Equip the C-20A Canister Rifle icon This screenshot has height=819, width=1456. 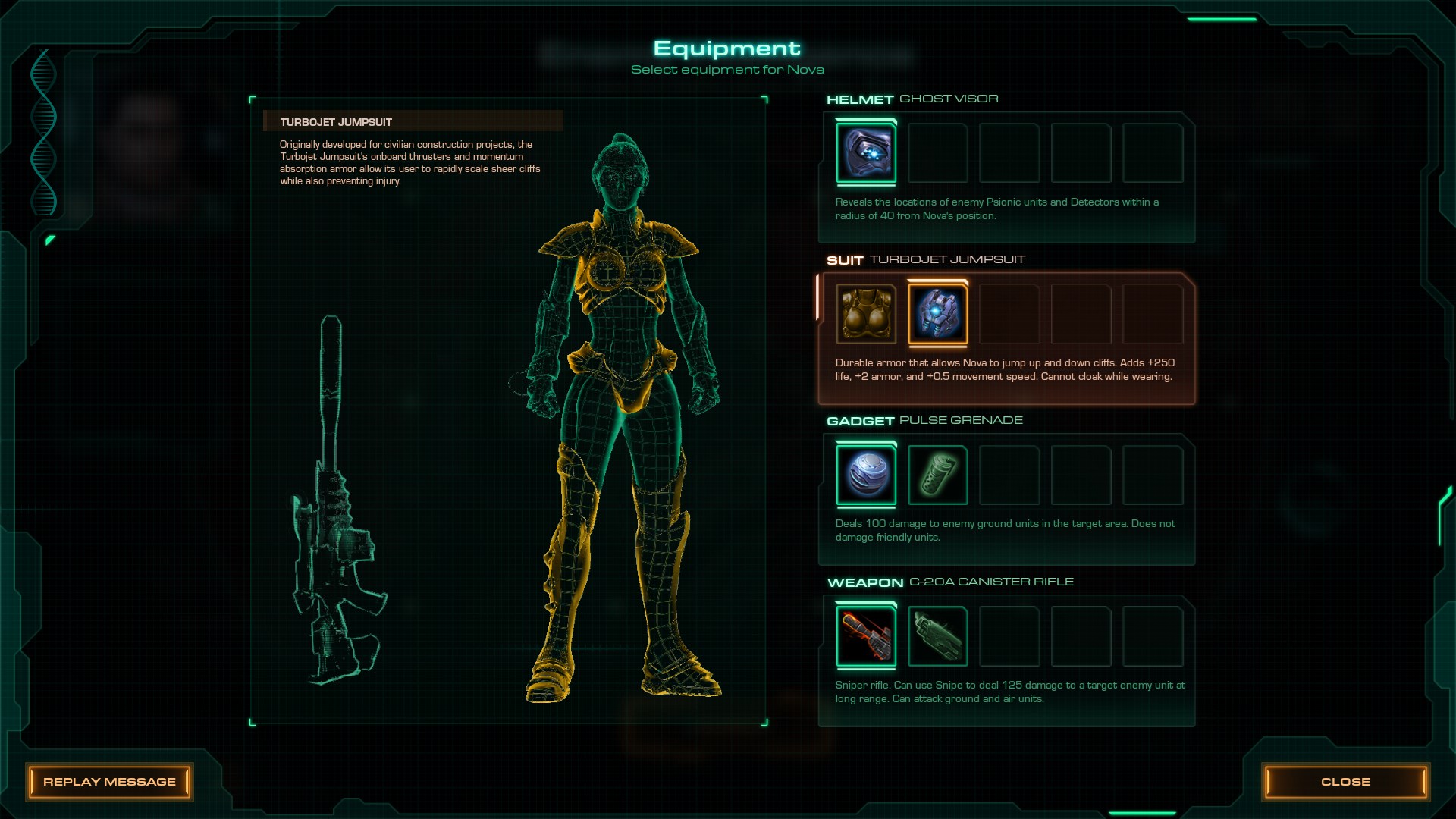[x=866, y=636]
